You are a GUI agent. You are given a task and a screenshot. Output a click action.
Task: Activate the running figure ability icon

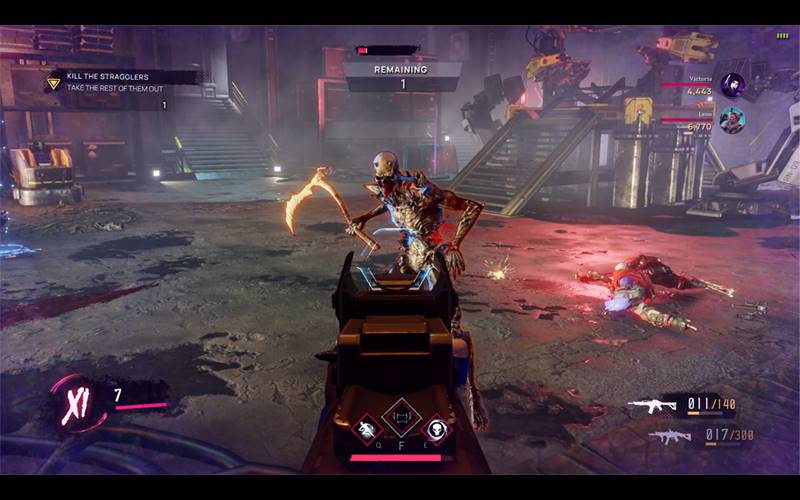[366, 428]
